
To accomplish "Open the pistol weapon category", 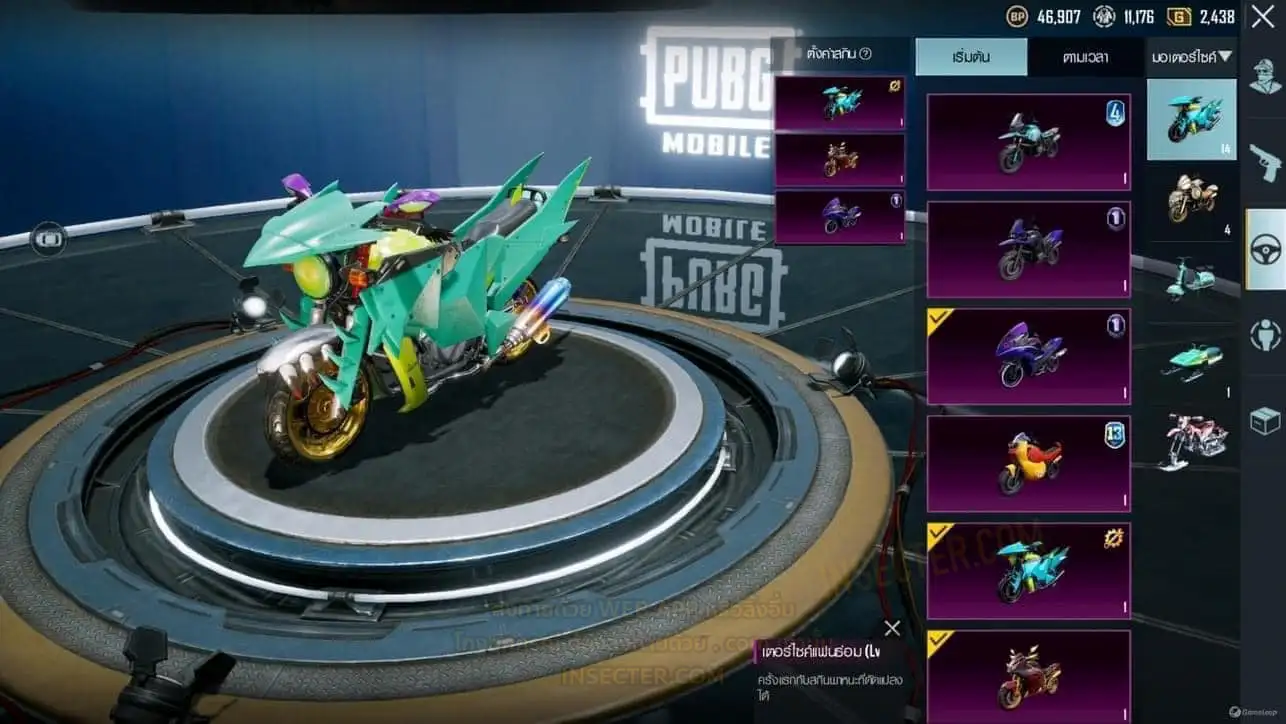I will click(1265, 162).
